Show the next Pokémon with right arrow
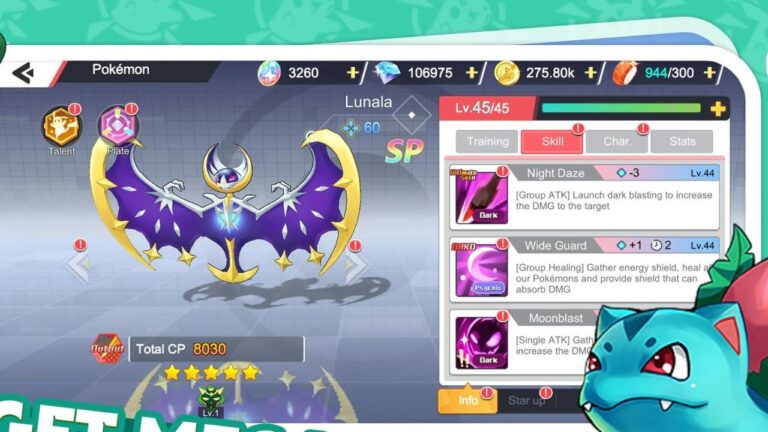Image resolution: width=768 pixels, height=432 pixels. point(357,265)
